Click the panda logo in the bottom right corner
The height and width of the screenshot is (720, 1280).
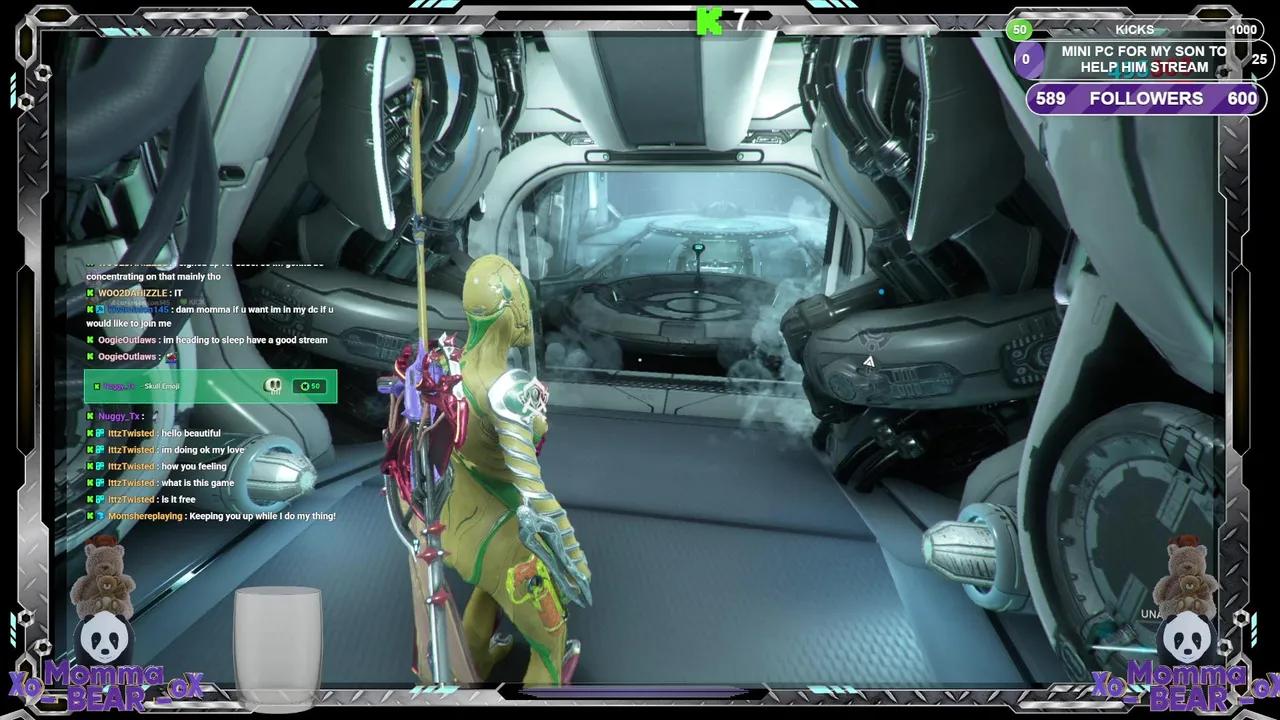pyautogui.click(x=1186, y=639)
